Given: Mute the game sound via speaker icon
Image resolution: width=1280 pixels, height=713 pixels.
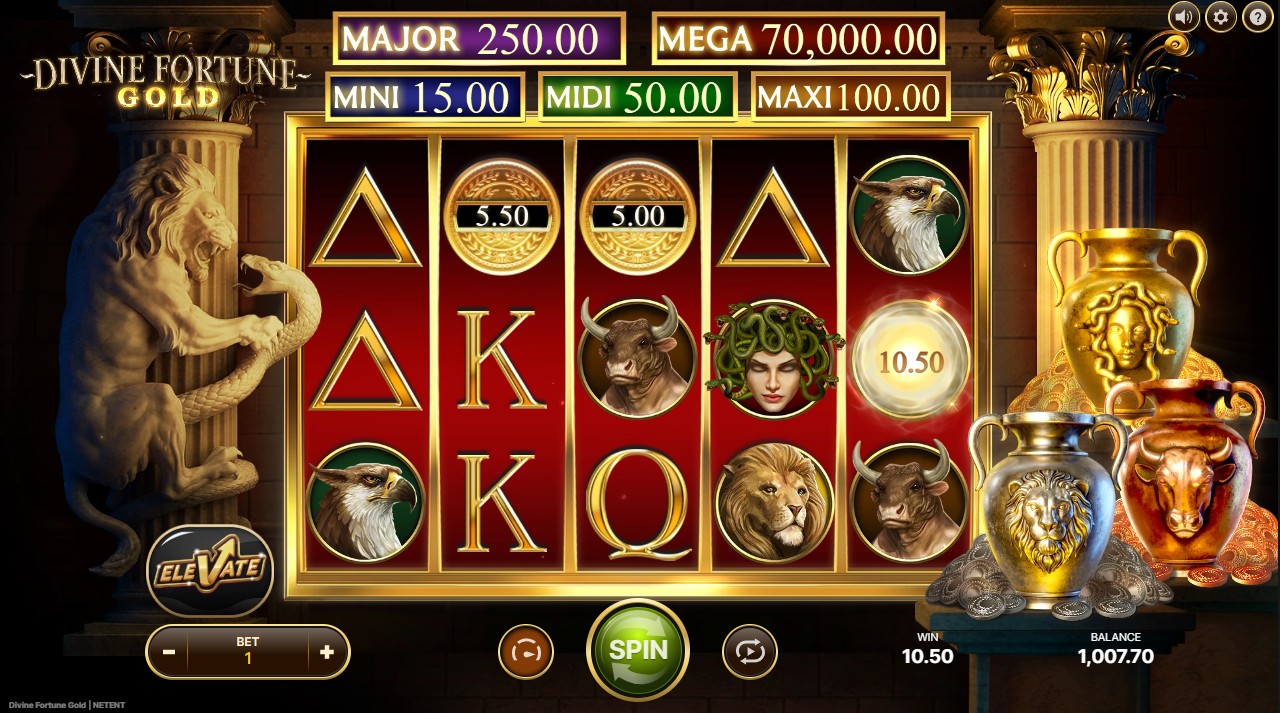Looking at the screenshot, I should pos(1184,16).
